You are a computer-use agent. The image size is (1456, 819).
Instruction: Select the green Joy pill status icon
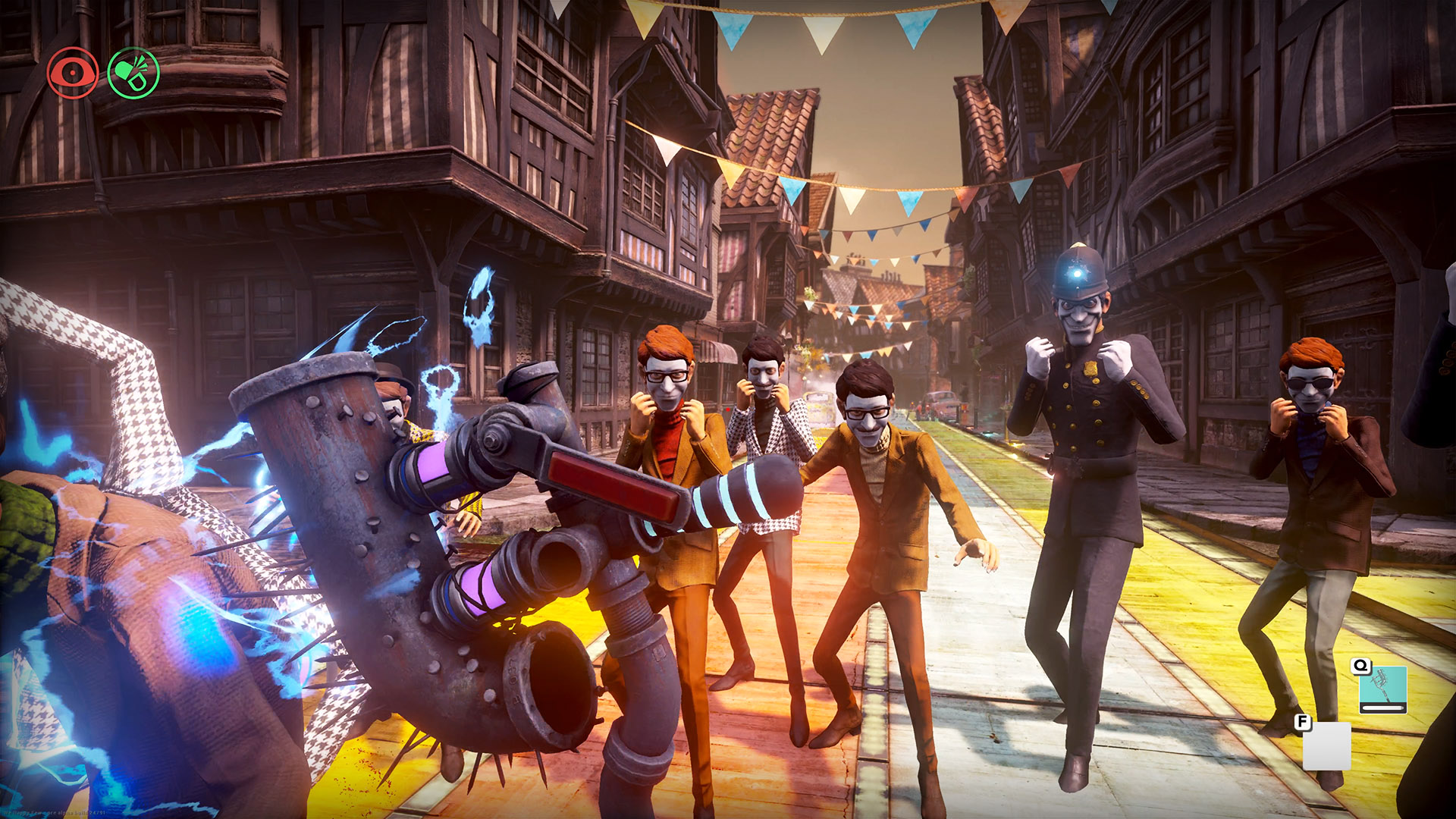[x=135, y=71]
